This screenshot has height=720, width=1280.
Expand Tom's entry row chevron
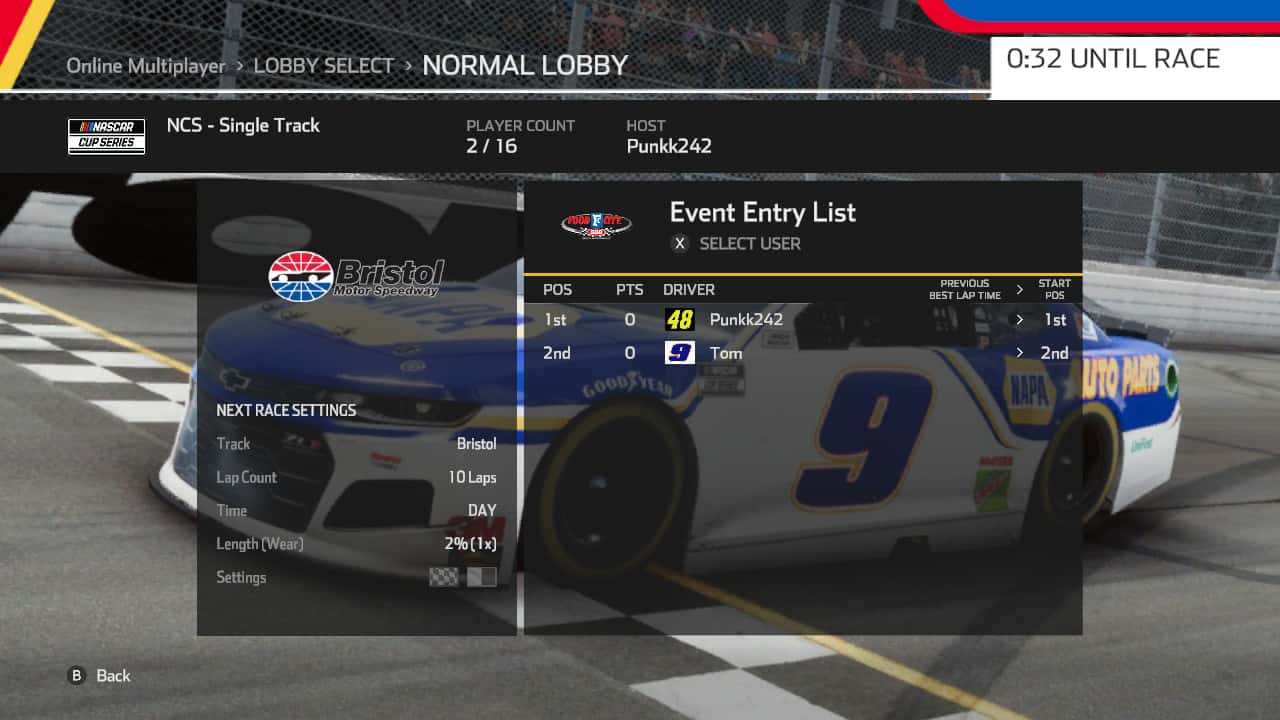tap(1019, 352)
